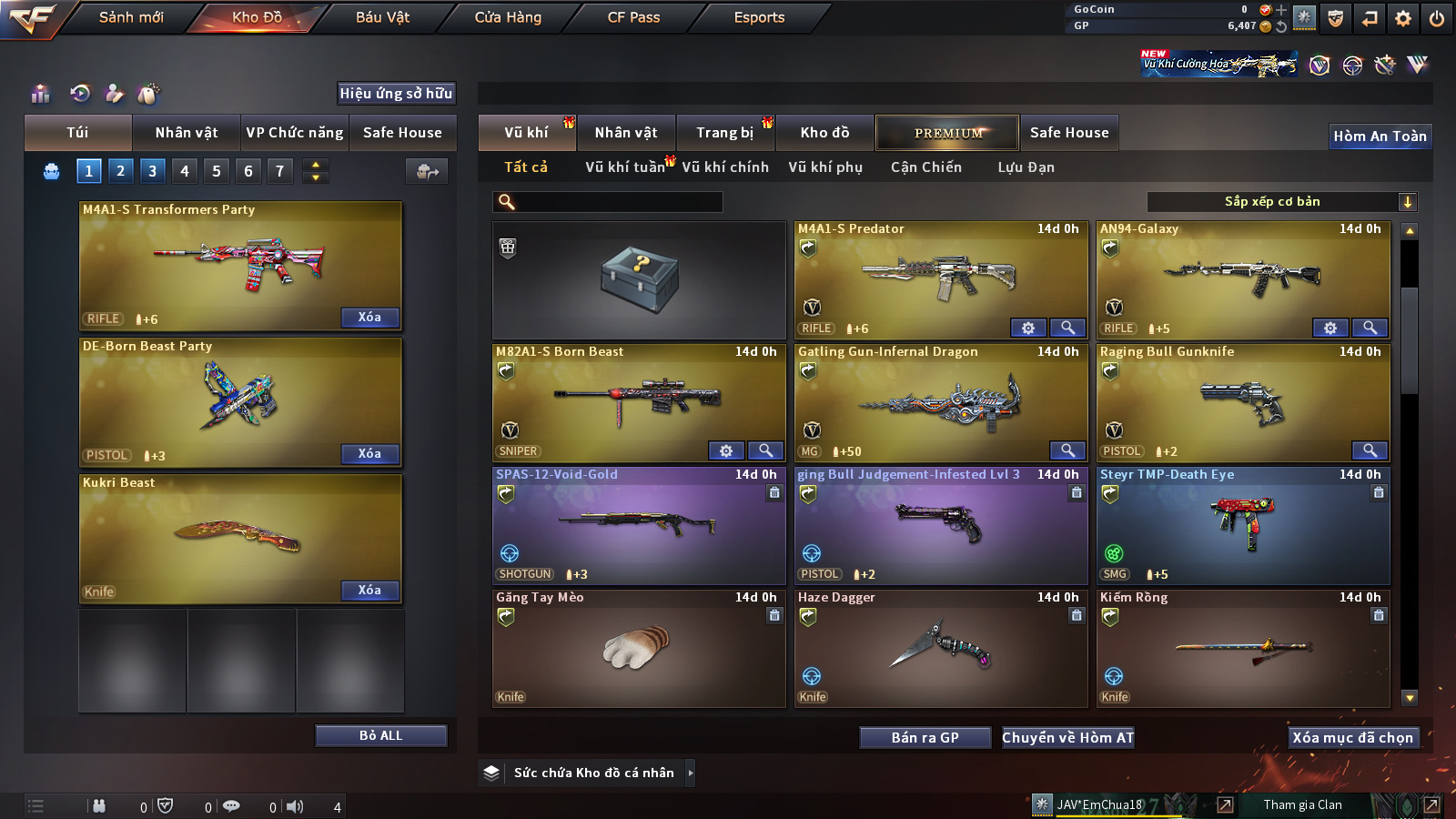Open the settings gear icon
The image size is (1456, 819).
pyautogui.click(x=1403, y=18)
